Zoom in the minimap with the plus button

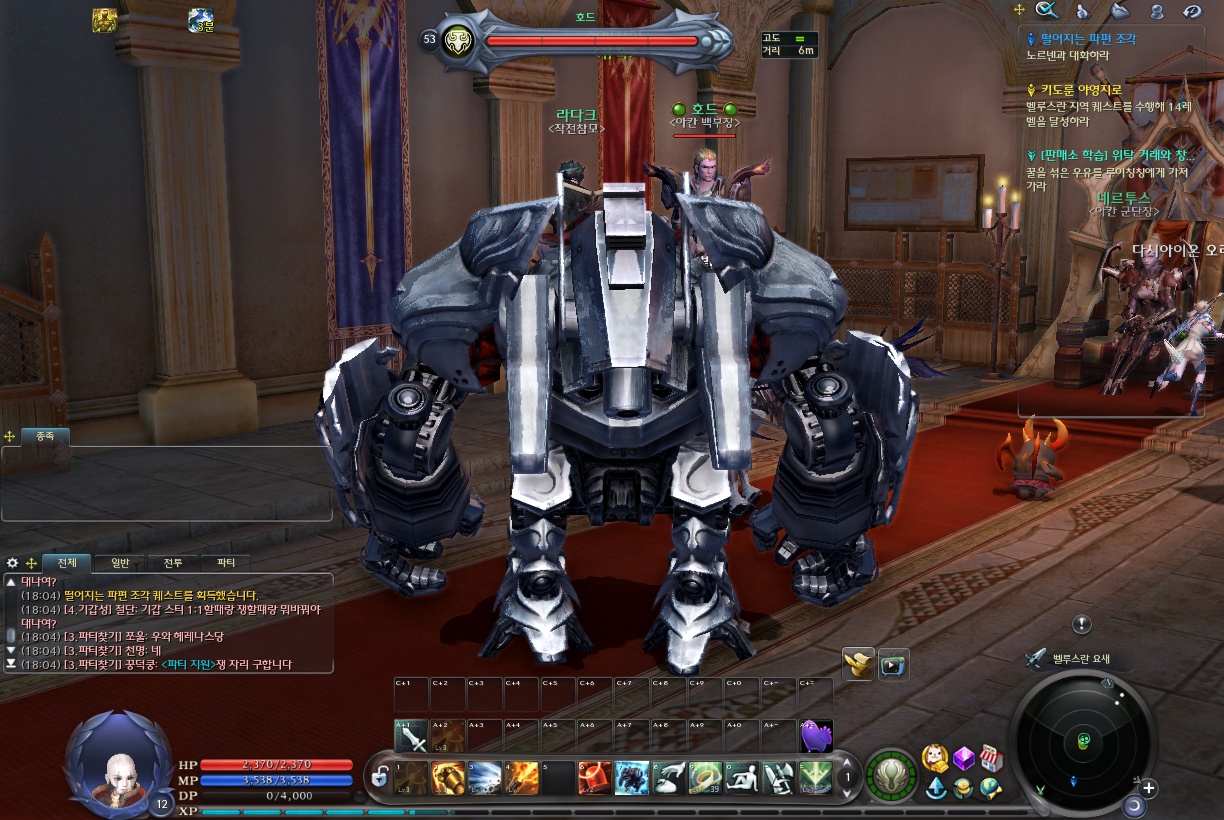pos(1149,788)
